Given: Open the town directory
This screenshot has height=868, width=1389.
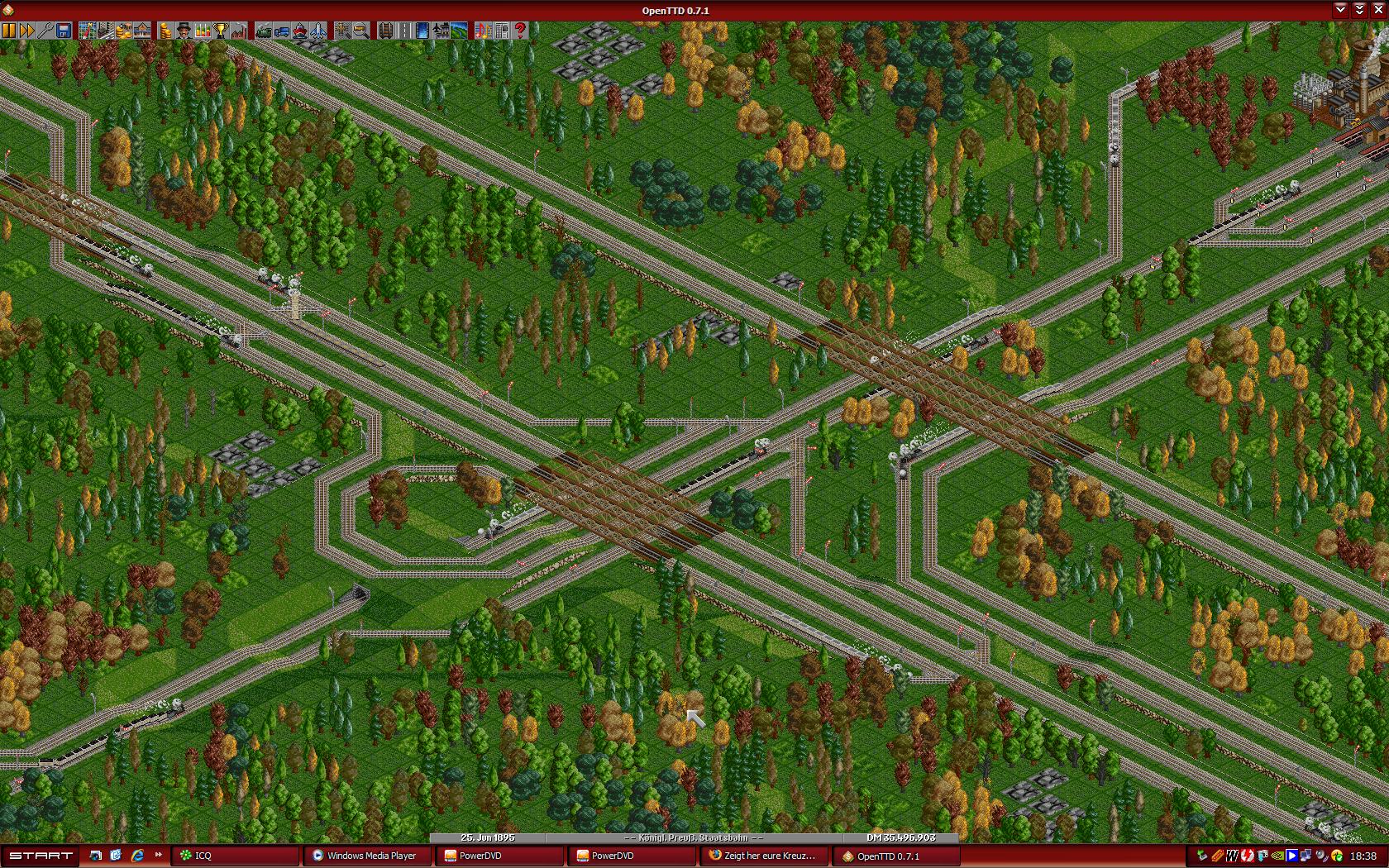Looking at the screenshot, I should pos(106,31).
